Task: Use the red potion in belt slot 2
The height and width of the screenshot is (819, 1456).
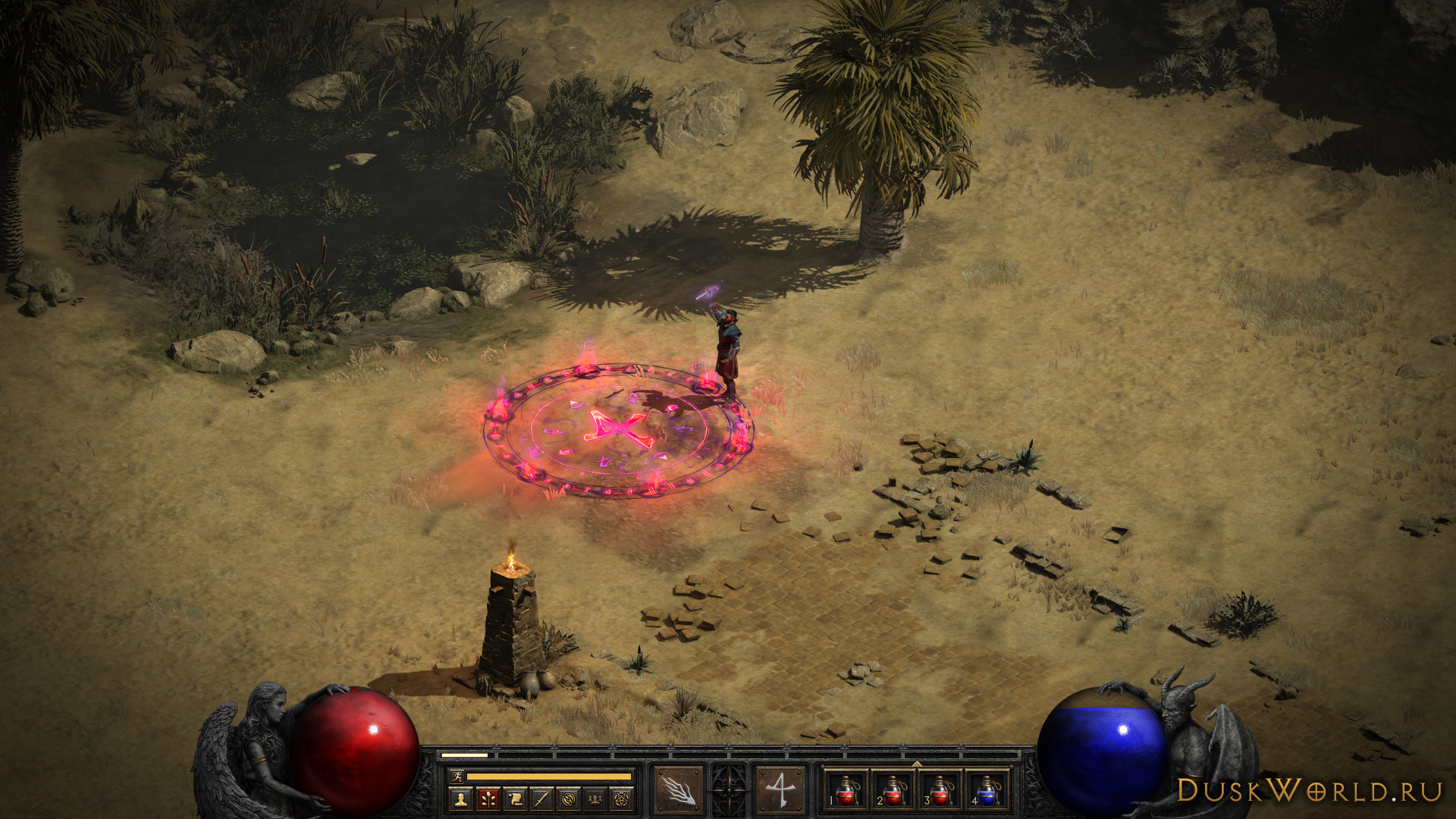Action: (893, 790)
